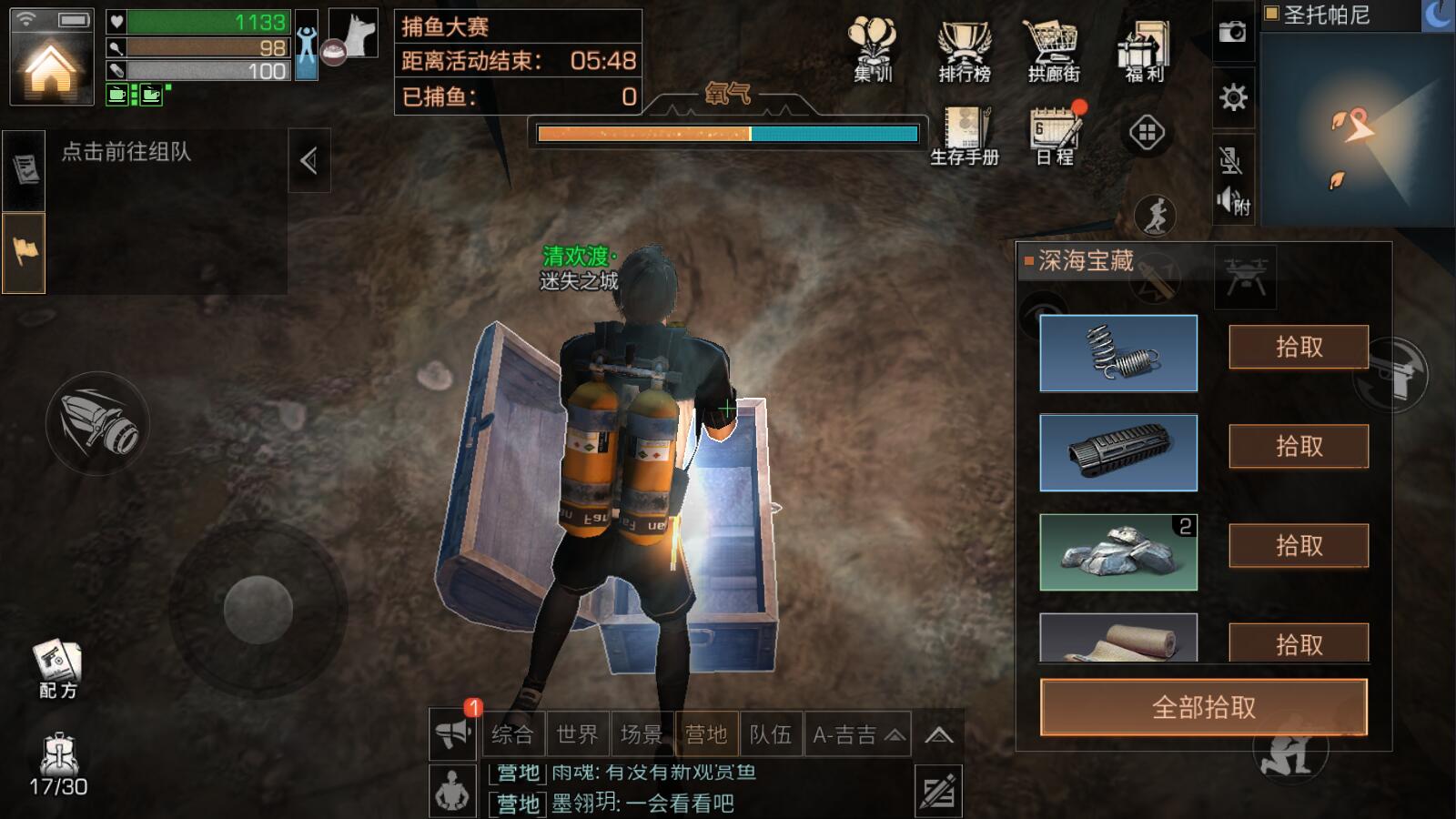1456x819 pixels.
Task: Select the ore chunks loot slot
Action: point(1117,552)
